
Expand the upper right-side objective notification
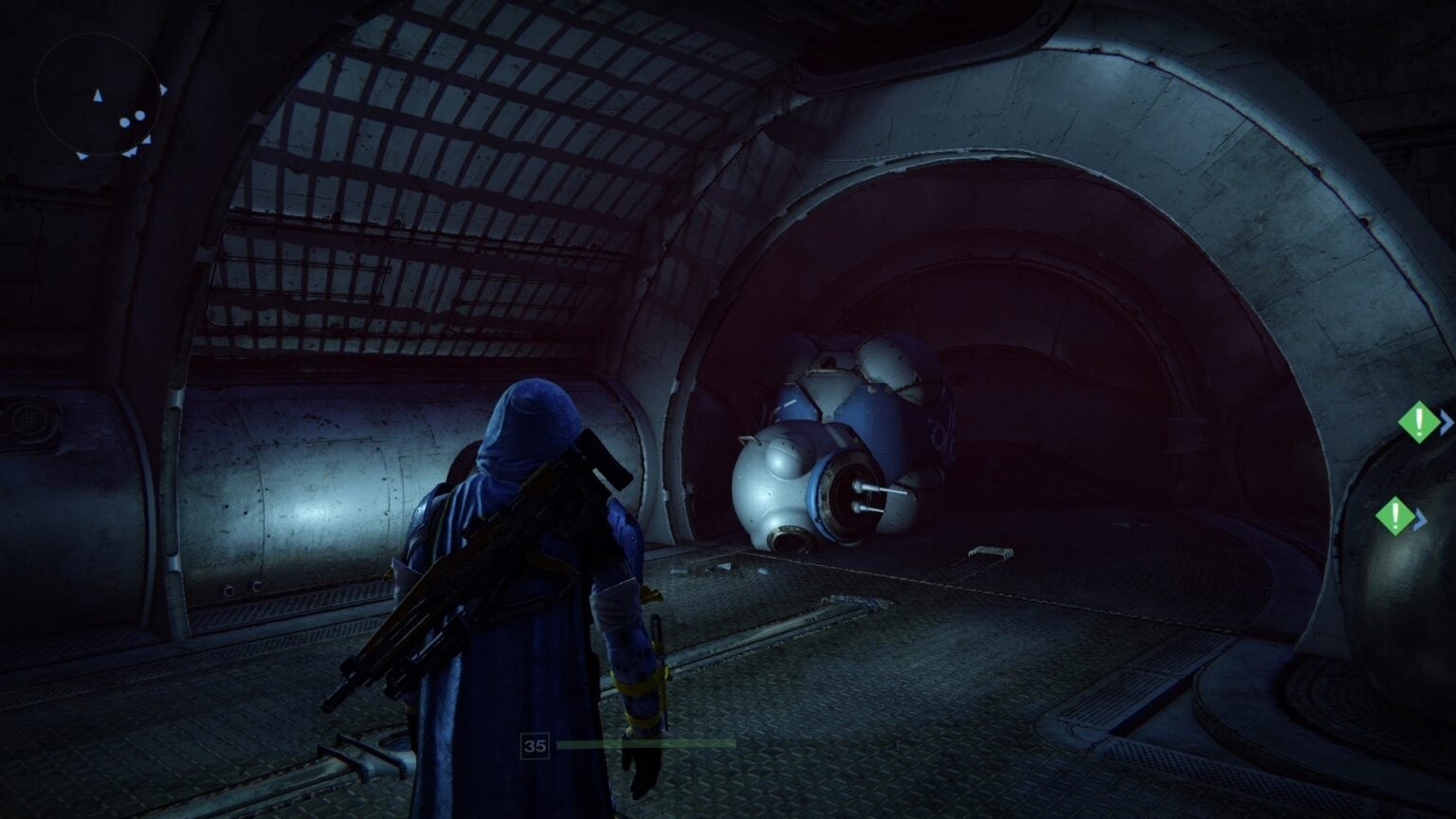1418,423
